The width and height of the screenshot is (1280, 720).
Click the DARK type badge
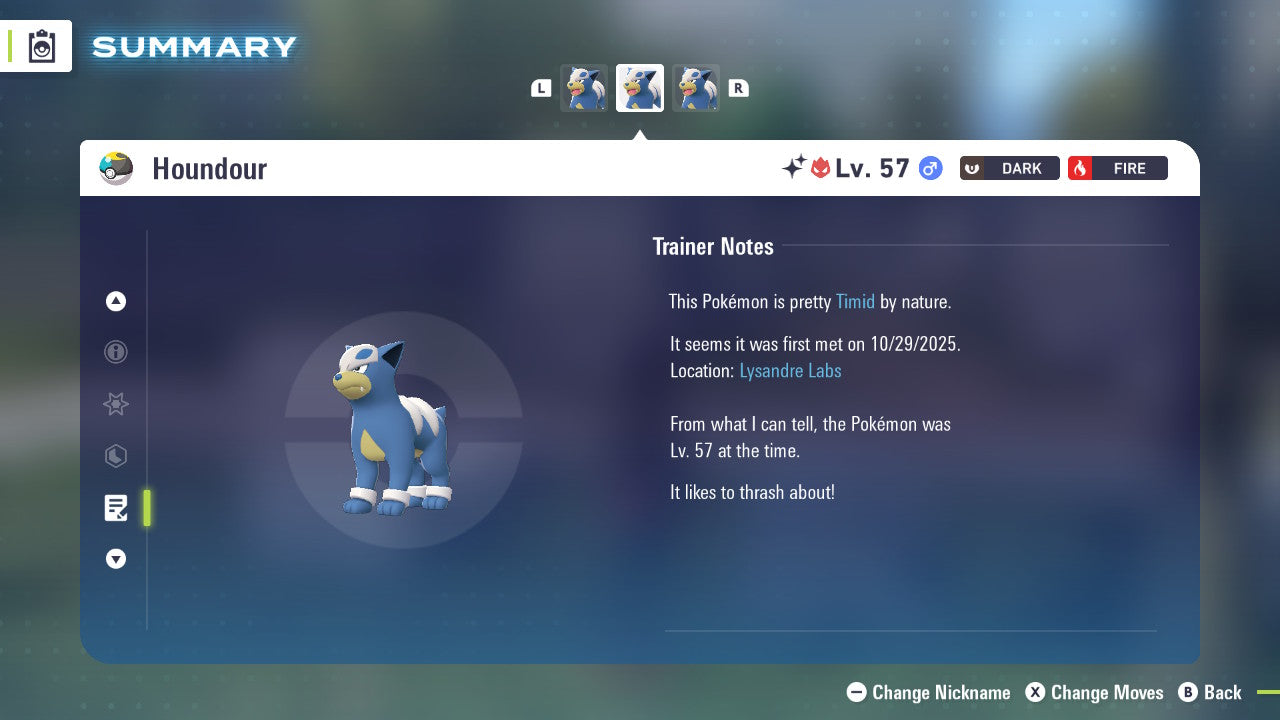click(1009, 168)
